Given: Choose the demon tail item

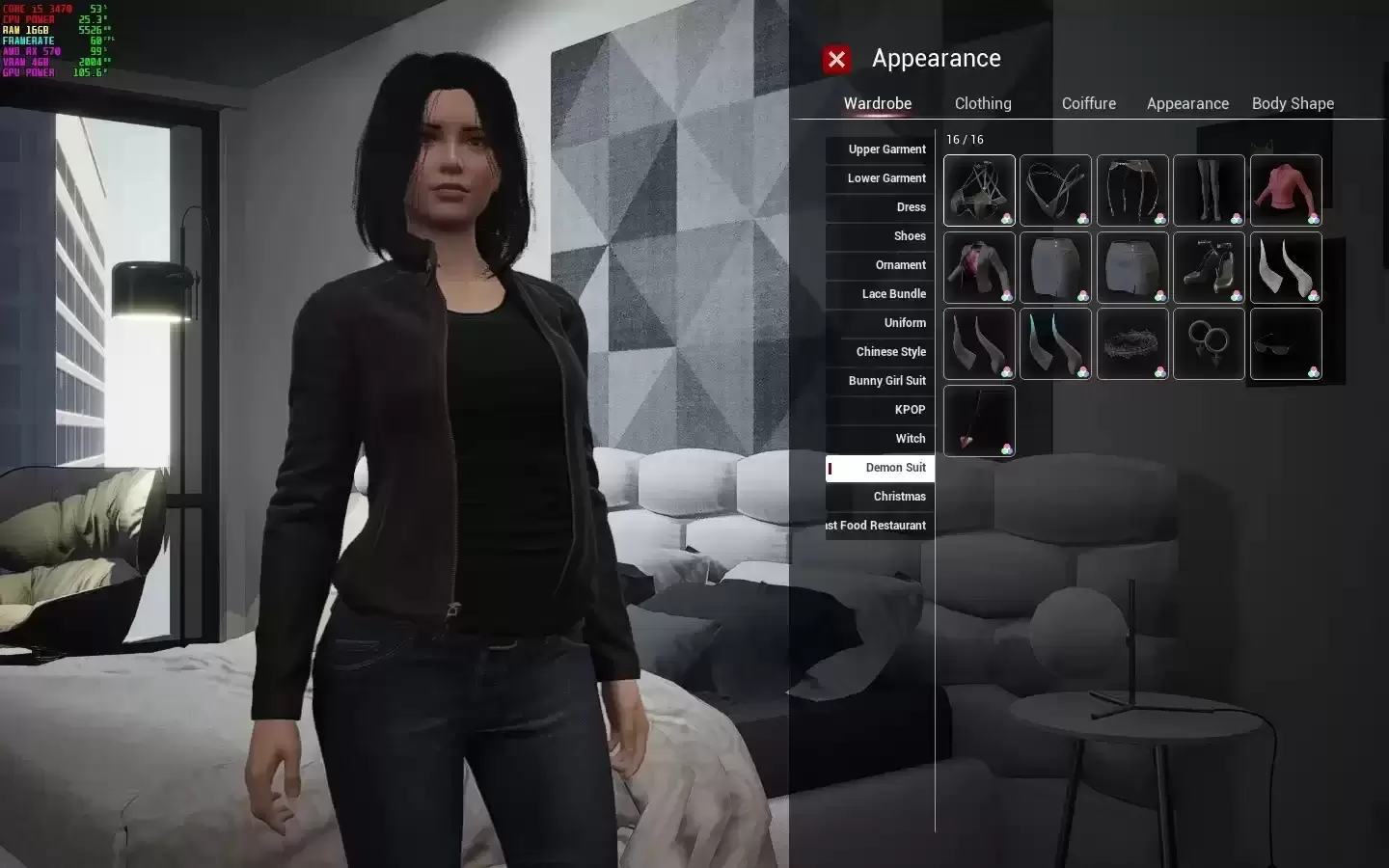Looking at the screenshot, I should tap(979, 421).
